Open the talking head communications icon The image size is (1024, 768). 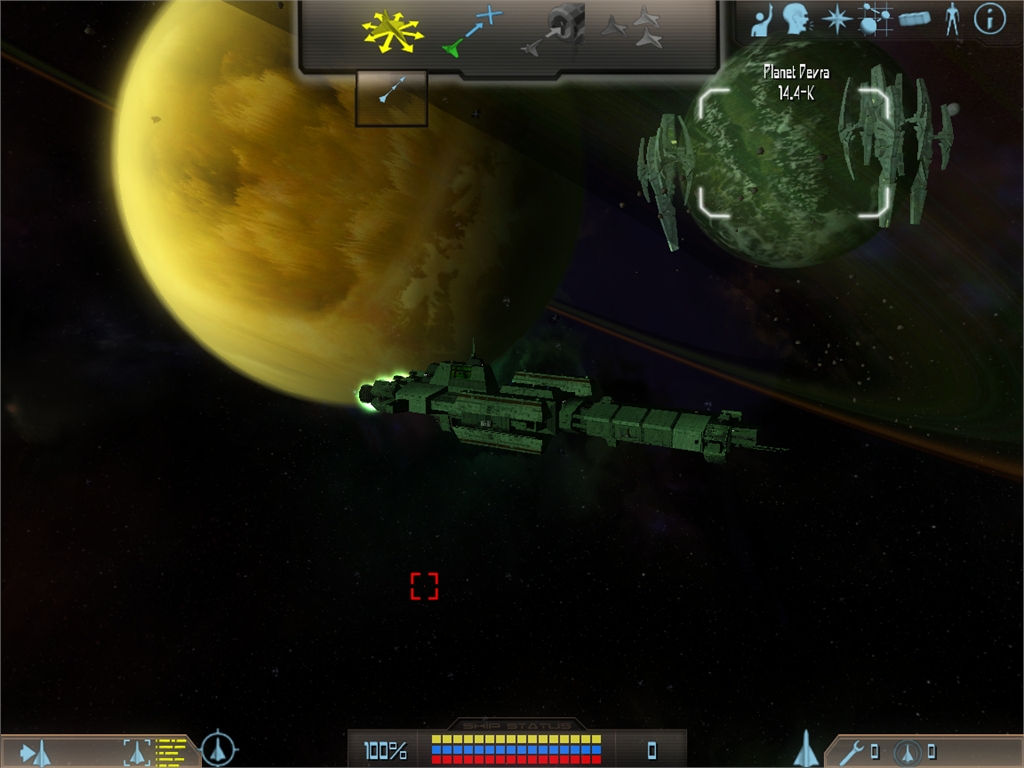point(797,19)
